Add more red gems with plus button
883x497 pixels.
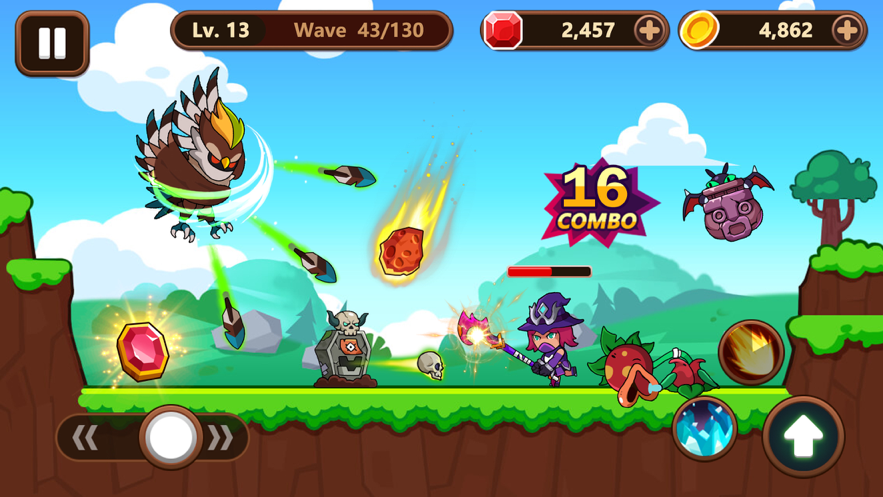648,31
